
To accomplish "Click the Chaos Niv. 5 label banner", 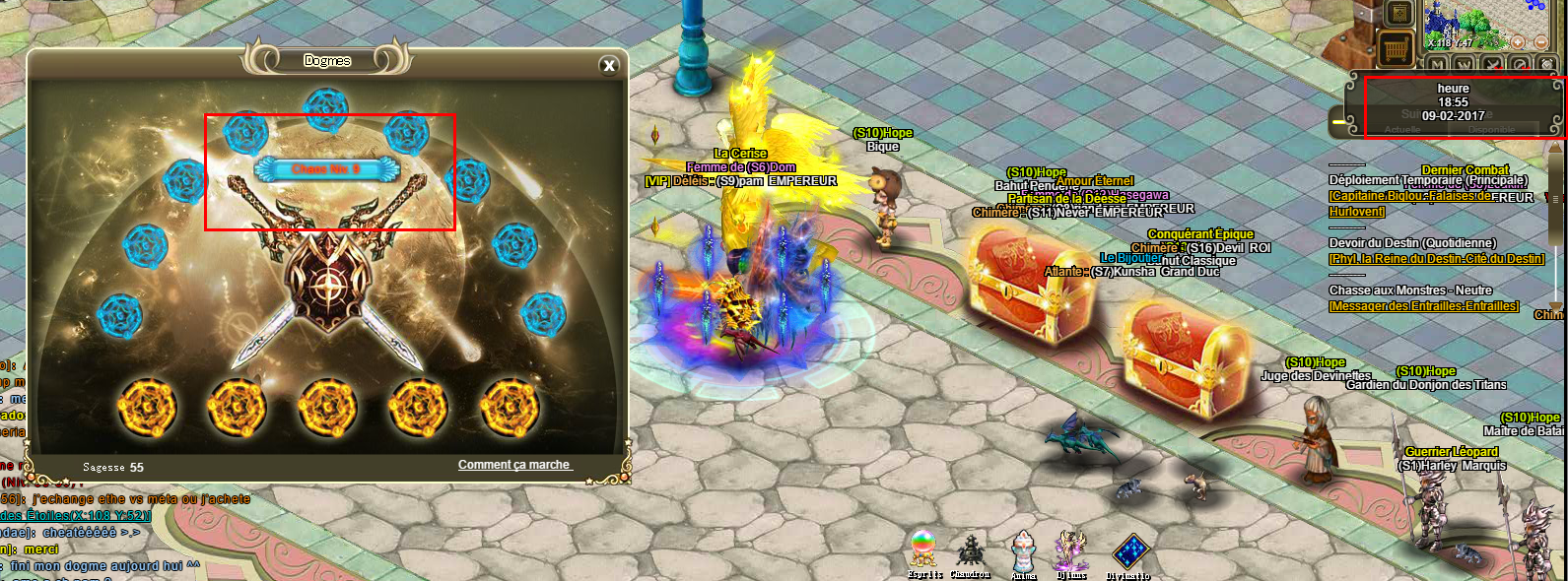I will point(327,169).
